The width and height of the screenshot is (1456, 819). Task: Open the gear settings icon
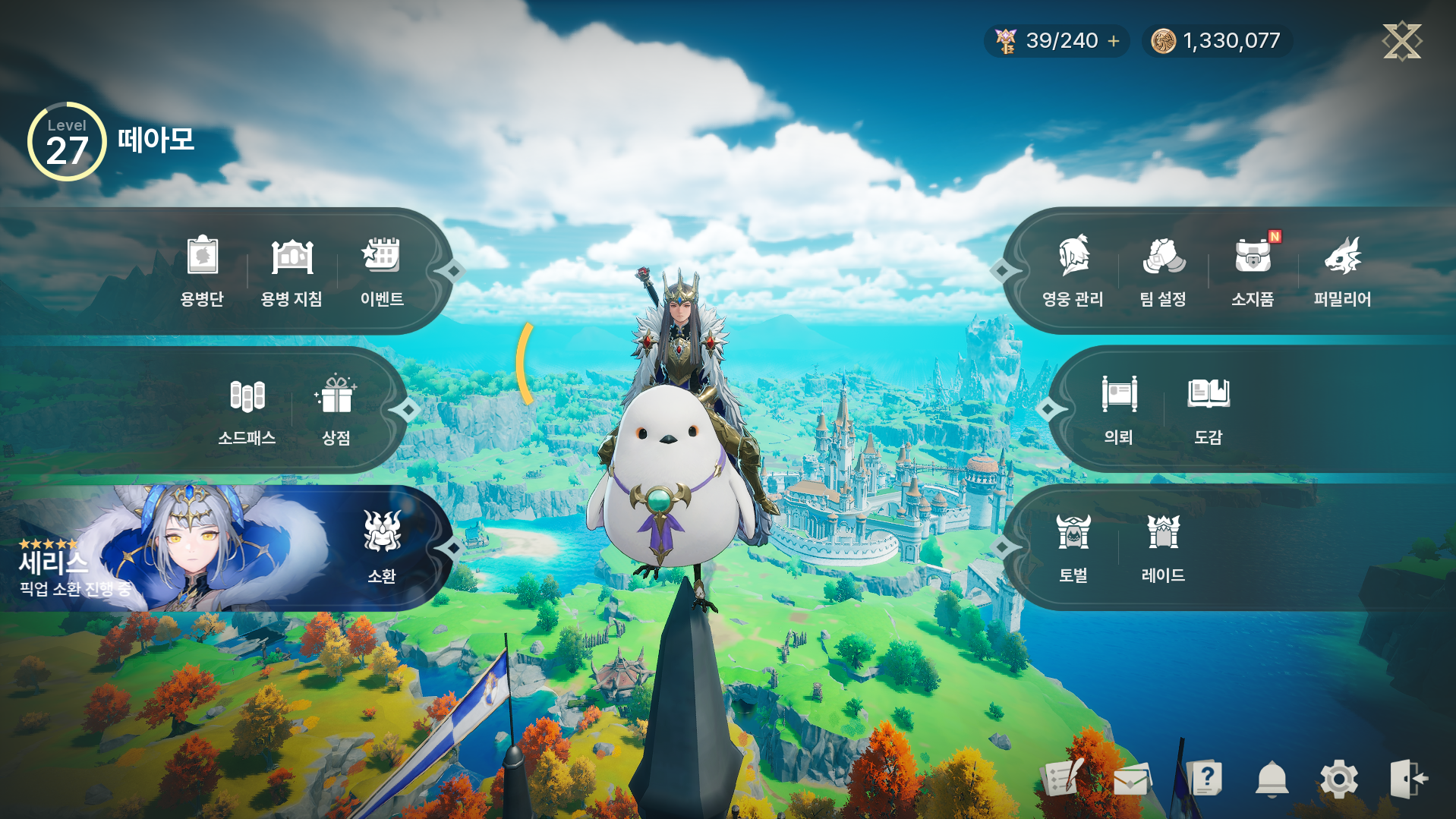(1339, 780)
